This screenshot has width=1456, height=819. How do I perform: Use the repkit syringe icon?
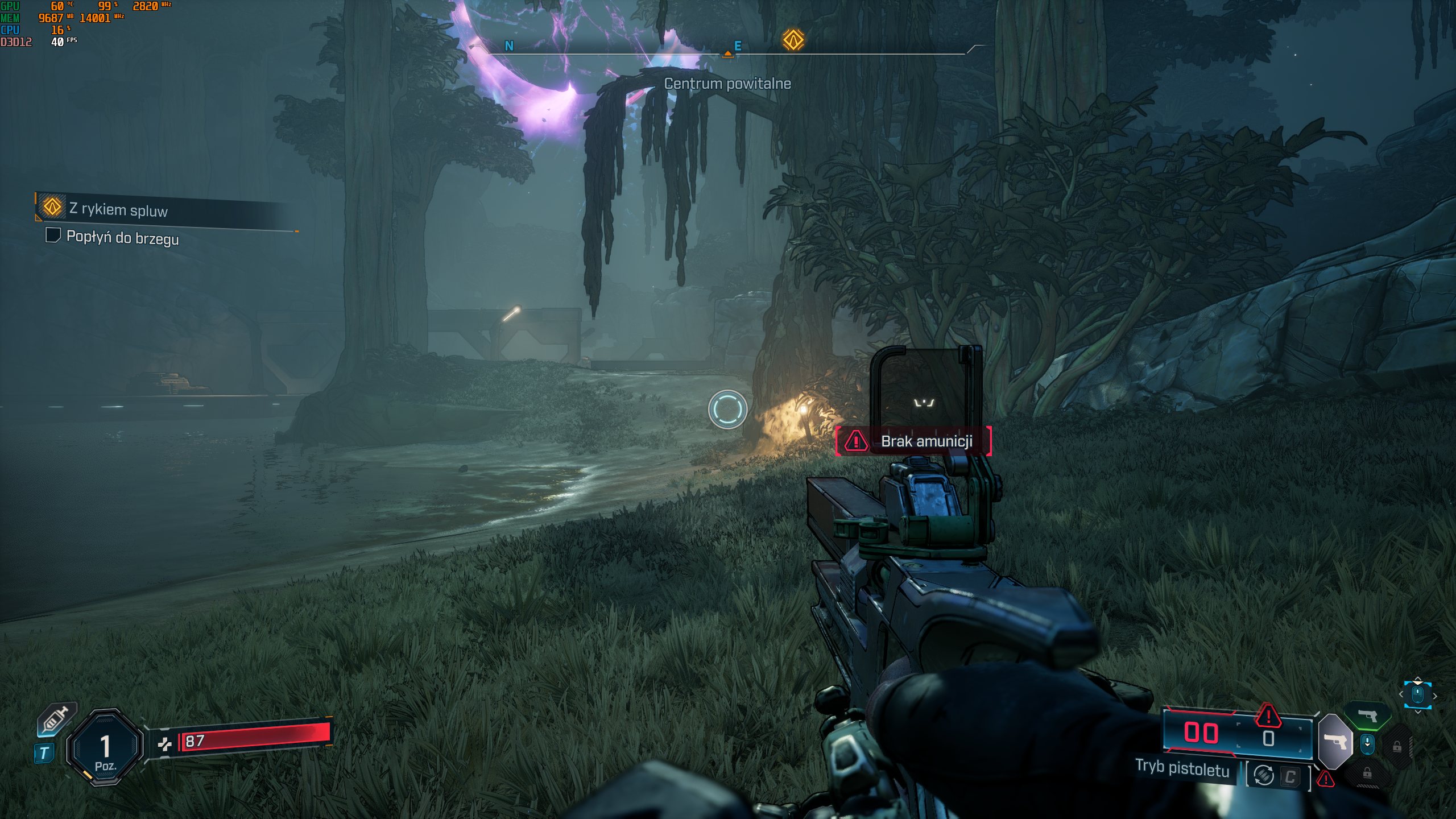56,721
